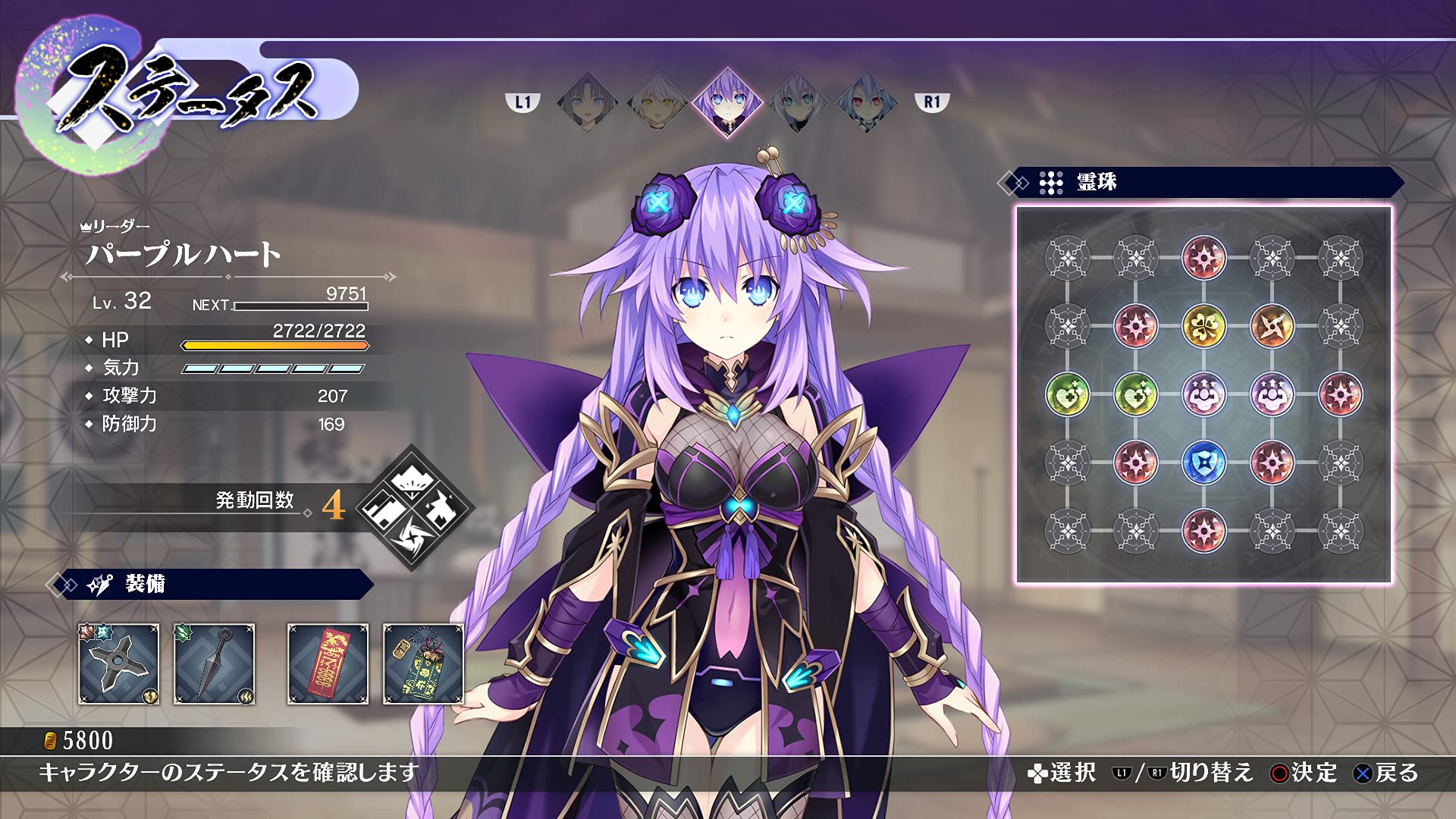The width and height of the screenshot is (1456, 819).
Task: Switch to the teal-eyed silver-haired portrait
Action: (x=796, y=102)
